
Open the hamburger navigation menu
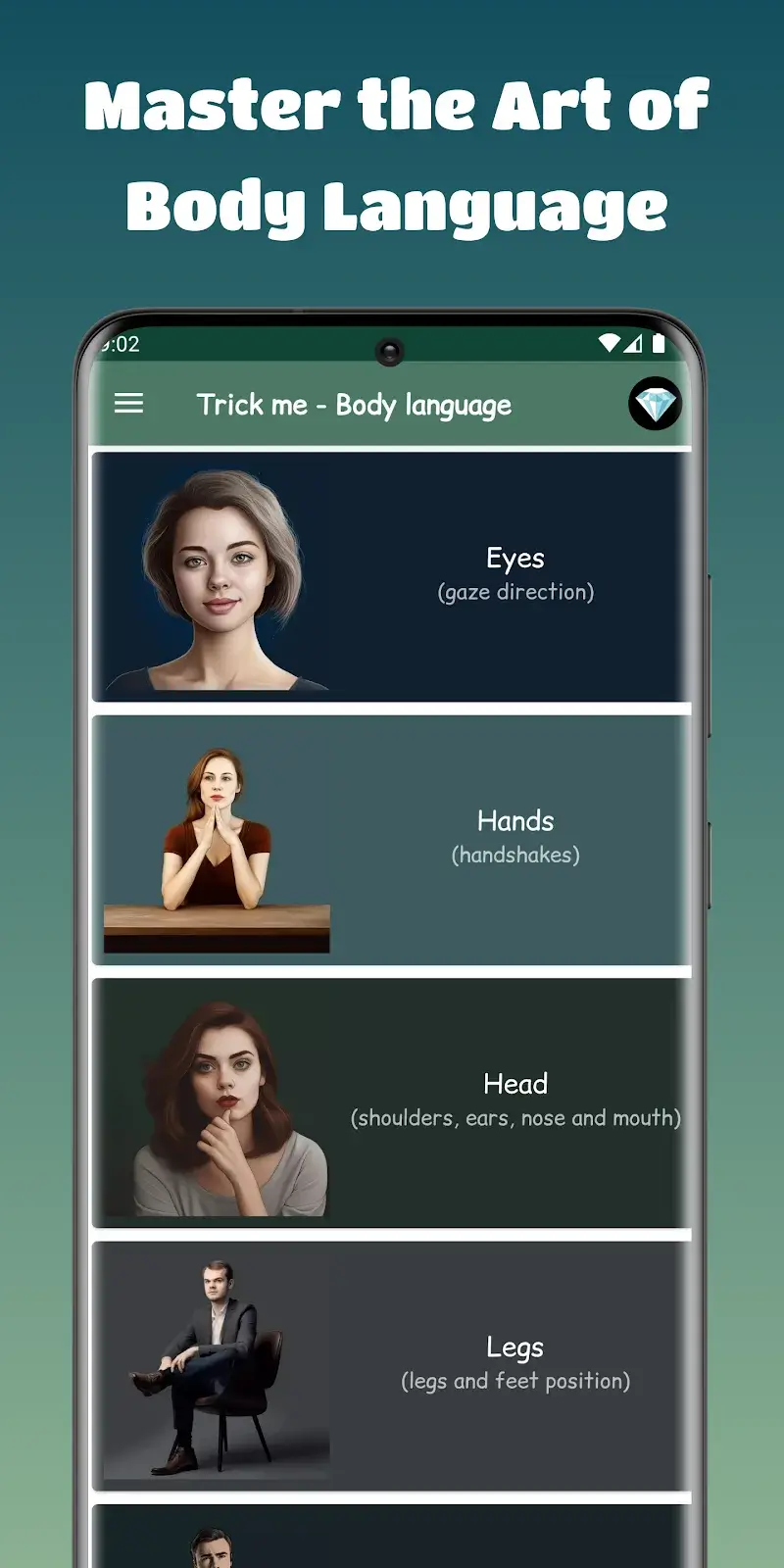pos(128,404)
